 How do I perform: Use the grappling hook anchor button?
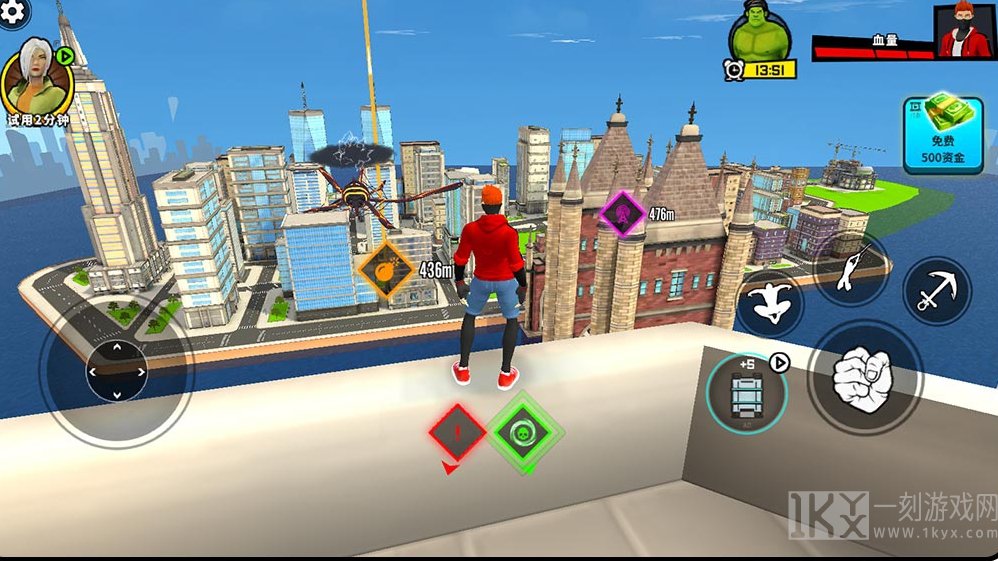[x=936, y=291]
